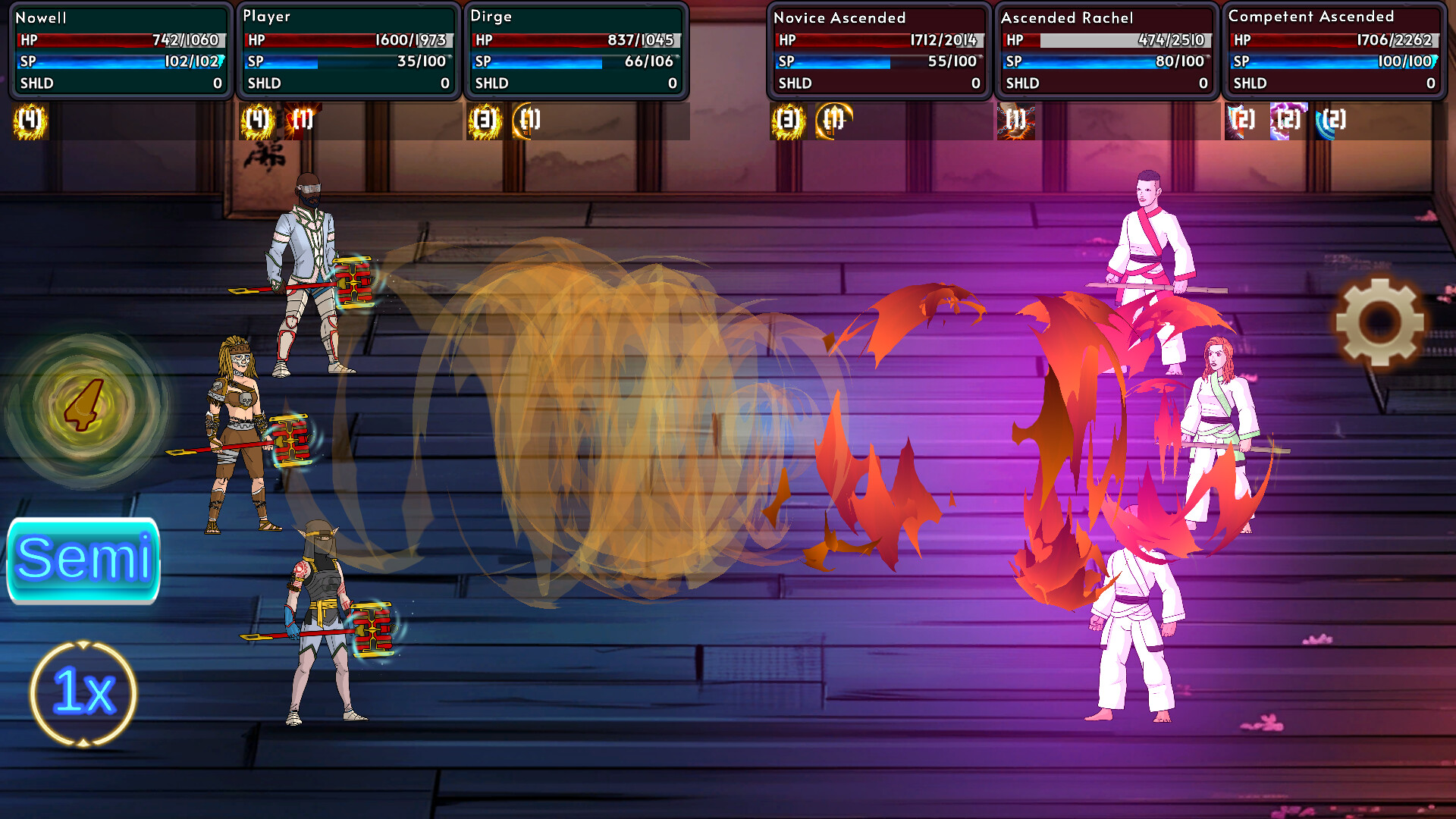Click Novice Ascended's flame buff with 3 stacks
Viewport: 1456px width, 819px height.
(786, 120)
